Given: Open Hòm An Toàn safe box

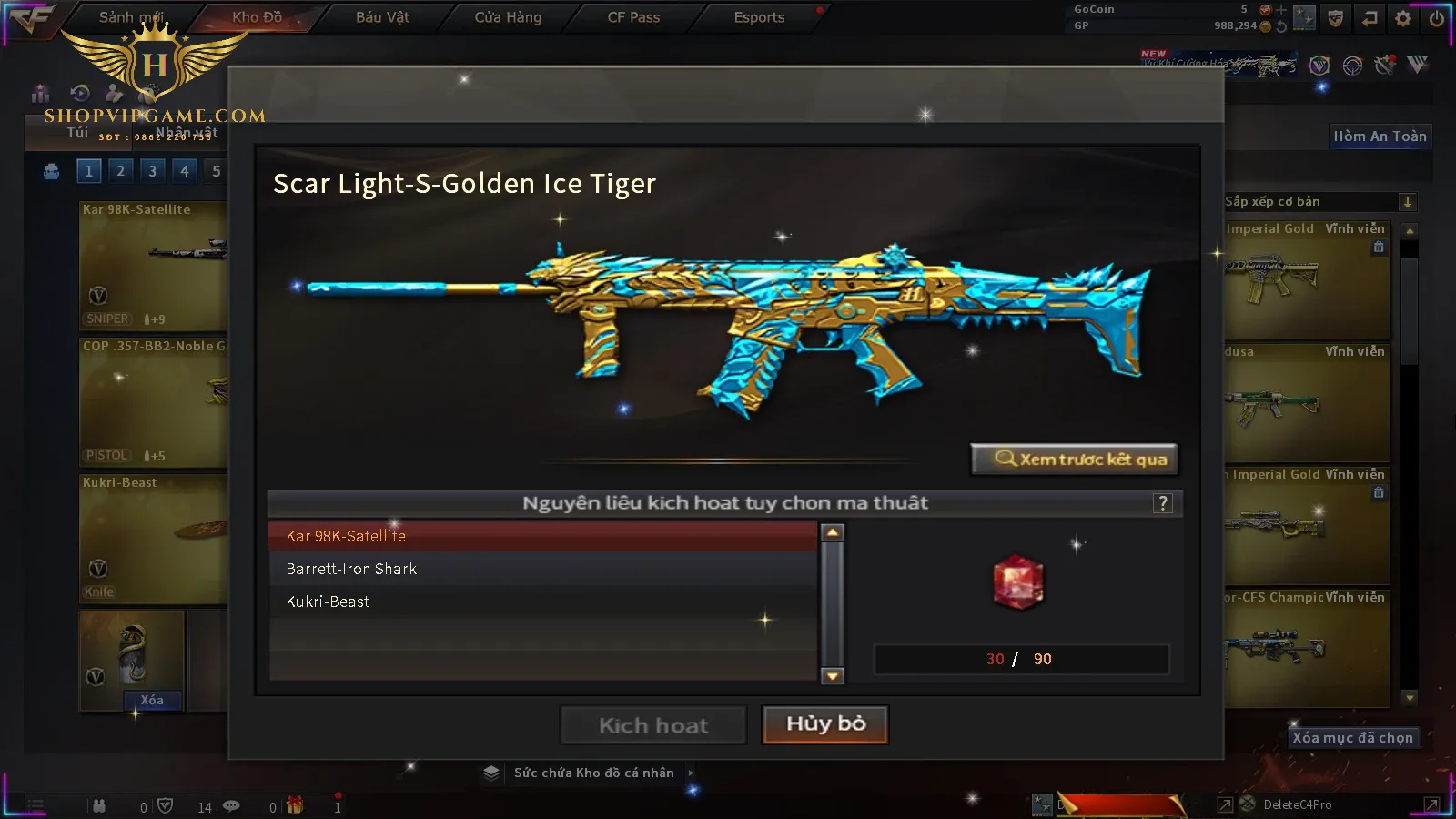Looking at the screenshot, I should [x=1380, y=136].
